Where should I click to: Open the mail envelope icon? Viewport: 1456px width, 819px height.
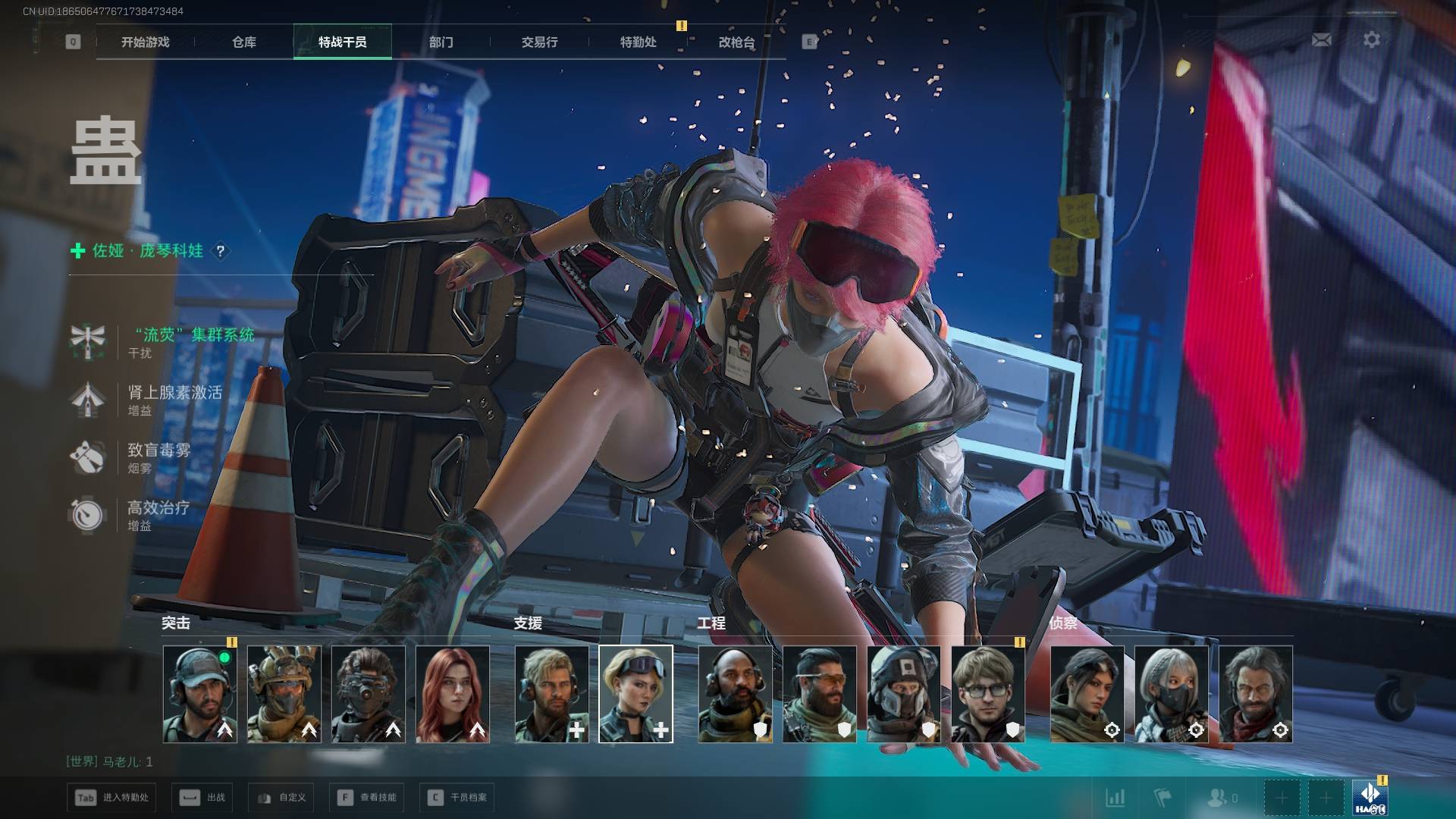click(1321, 39)
